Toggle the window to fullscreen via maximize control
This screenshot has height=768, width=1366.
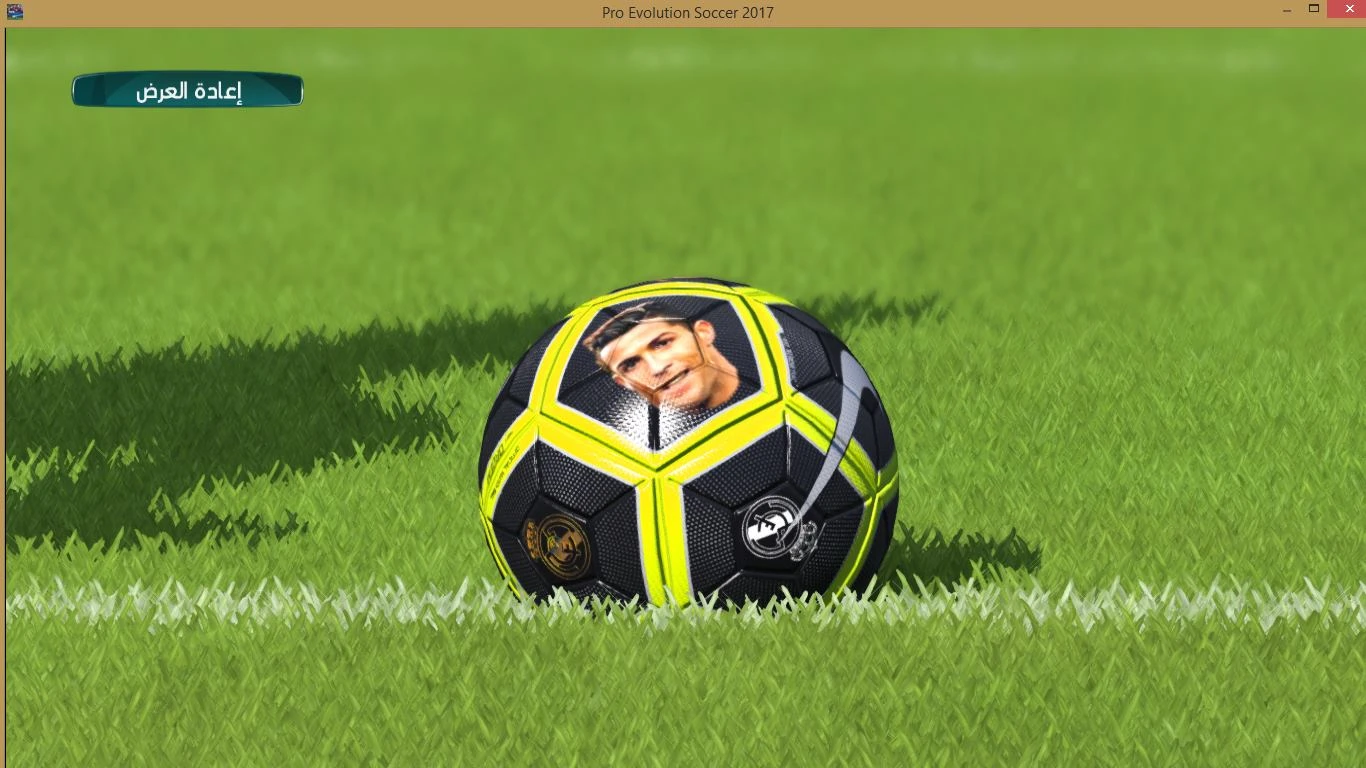(x=1312, y=9)
